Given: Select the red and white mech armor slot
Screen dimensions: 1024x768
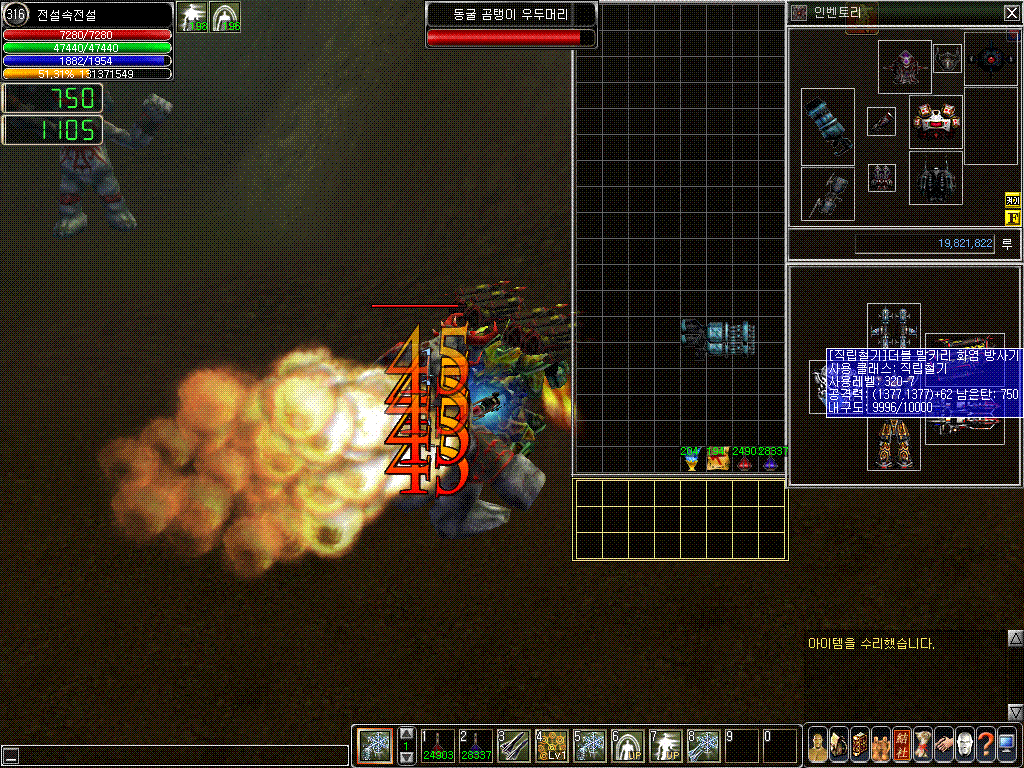Looking at the screenshot, I should [936, 122].
